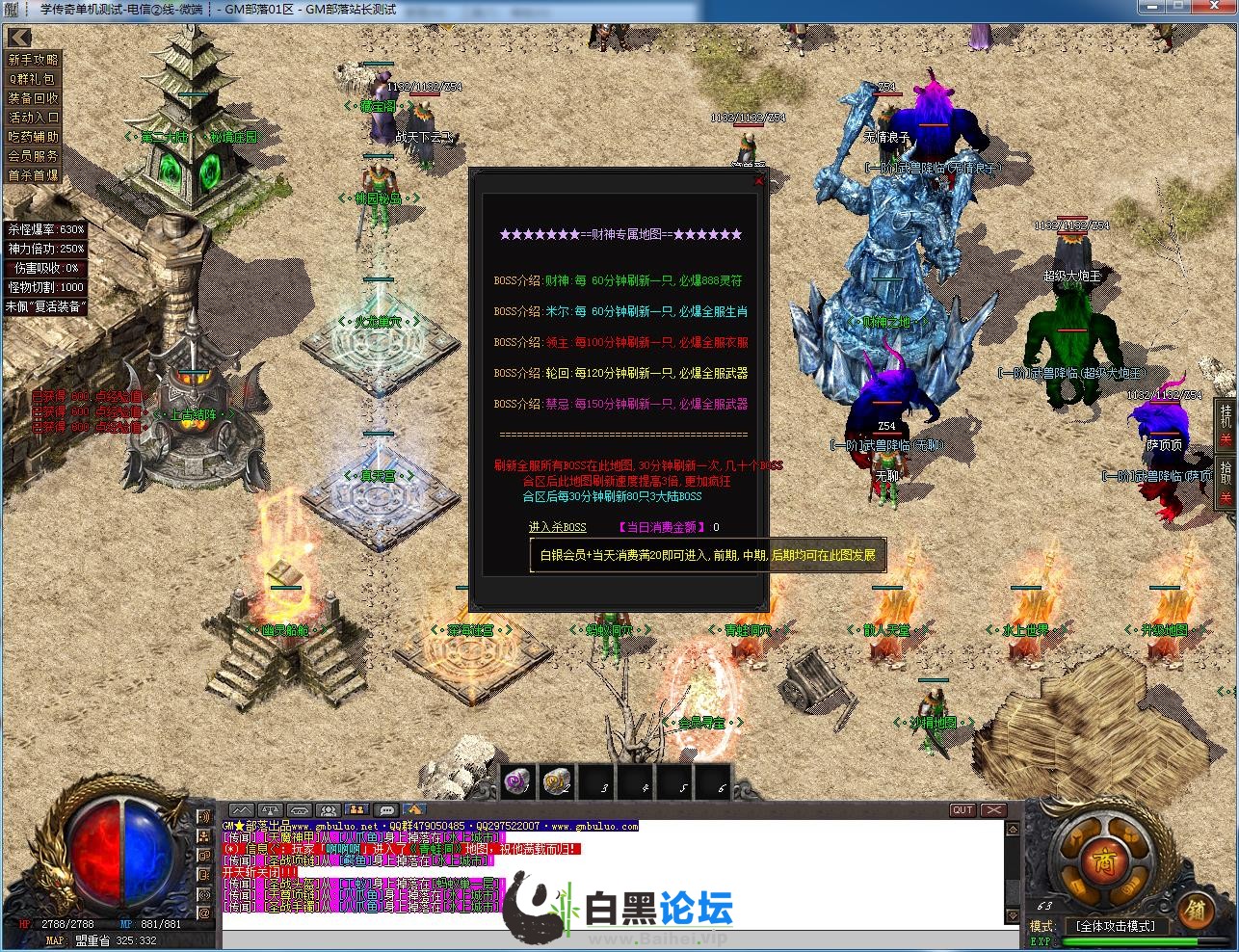Image resolution: width=1239 pixels, height=952 pixels.
Task: Open the 活动入口 event entrance
Action: tap(34, 118)
